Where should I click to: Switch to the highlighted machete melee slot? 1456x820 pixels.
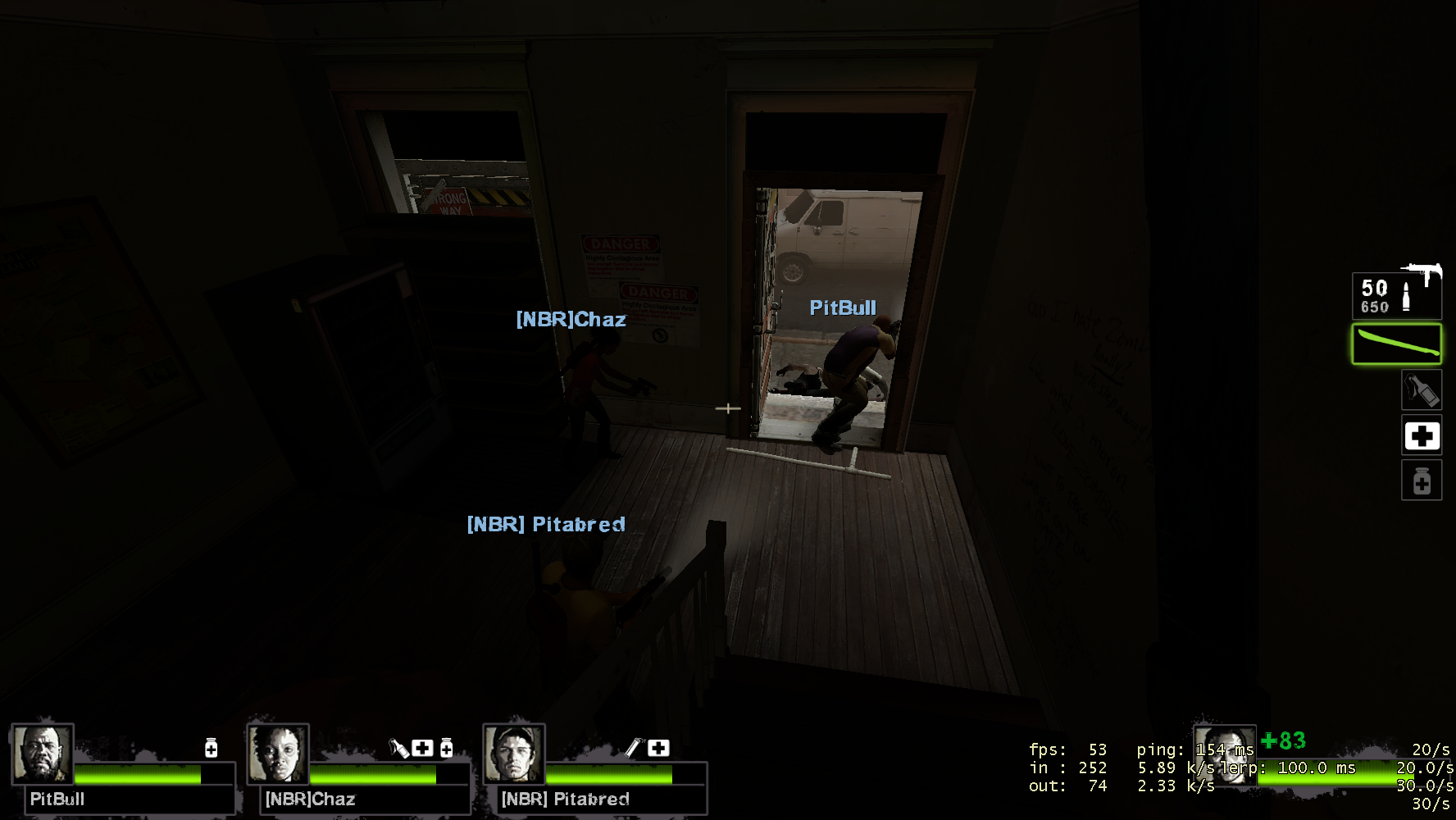tap(1396, 344)
